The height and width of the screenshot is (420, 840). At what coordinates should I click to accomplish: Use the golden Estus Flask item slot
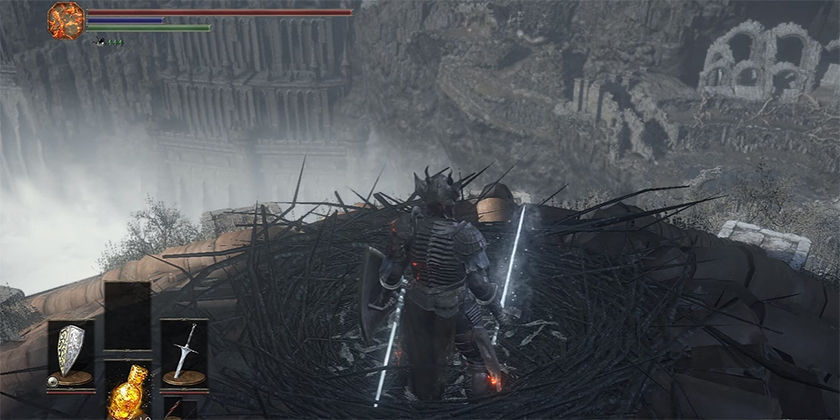click(128, 393)
